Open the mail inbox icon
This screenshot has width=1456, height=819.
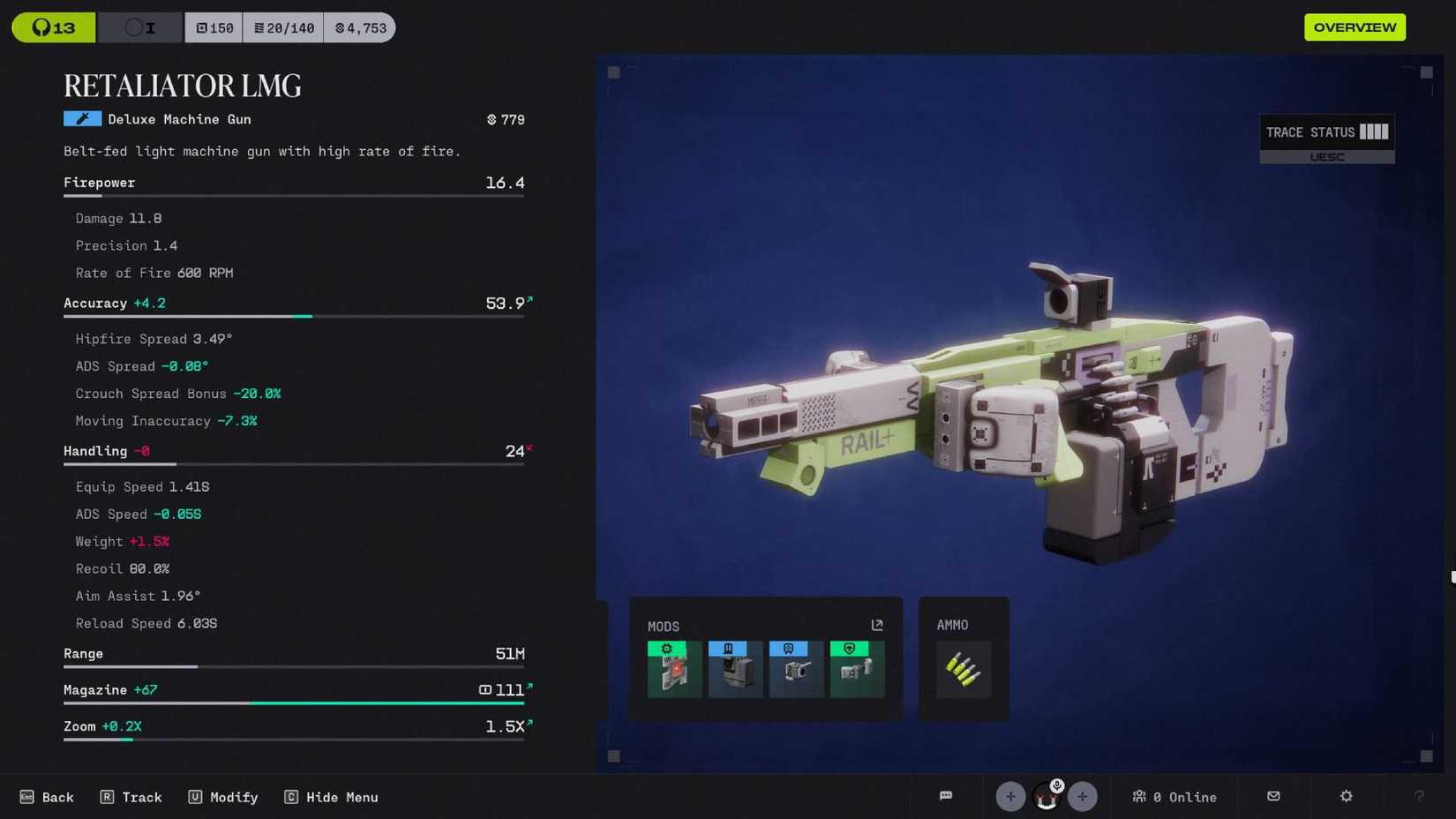coord(1273,797)
